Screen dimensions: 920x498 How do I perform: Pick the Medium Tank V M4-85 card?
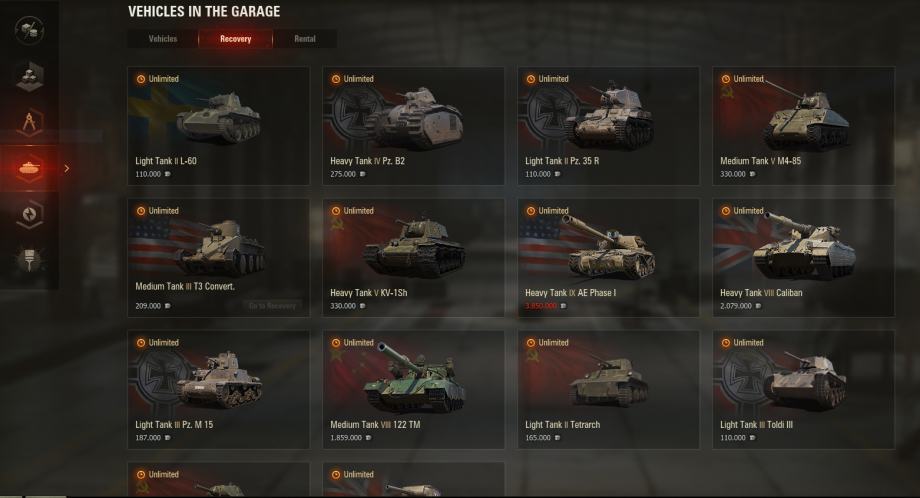click(803, 125)
